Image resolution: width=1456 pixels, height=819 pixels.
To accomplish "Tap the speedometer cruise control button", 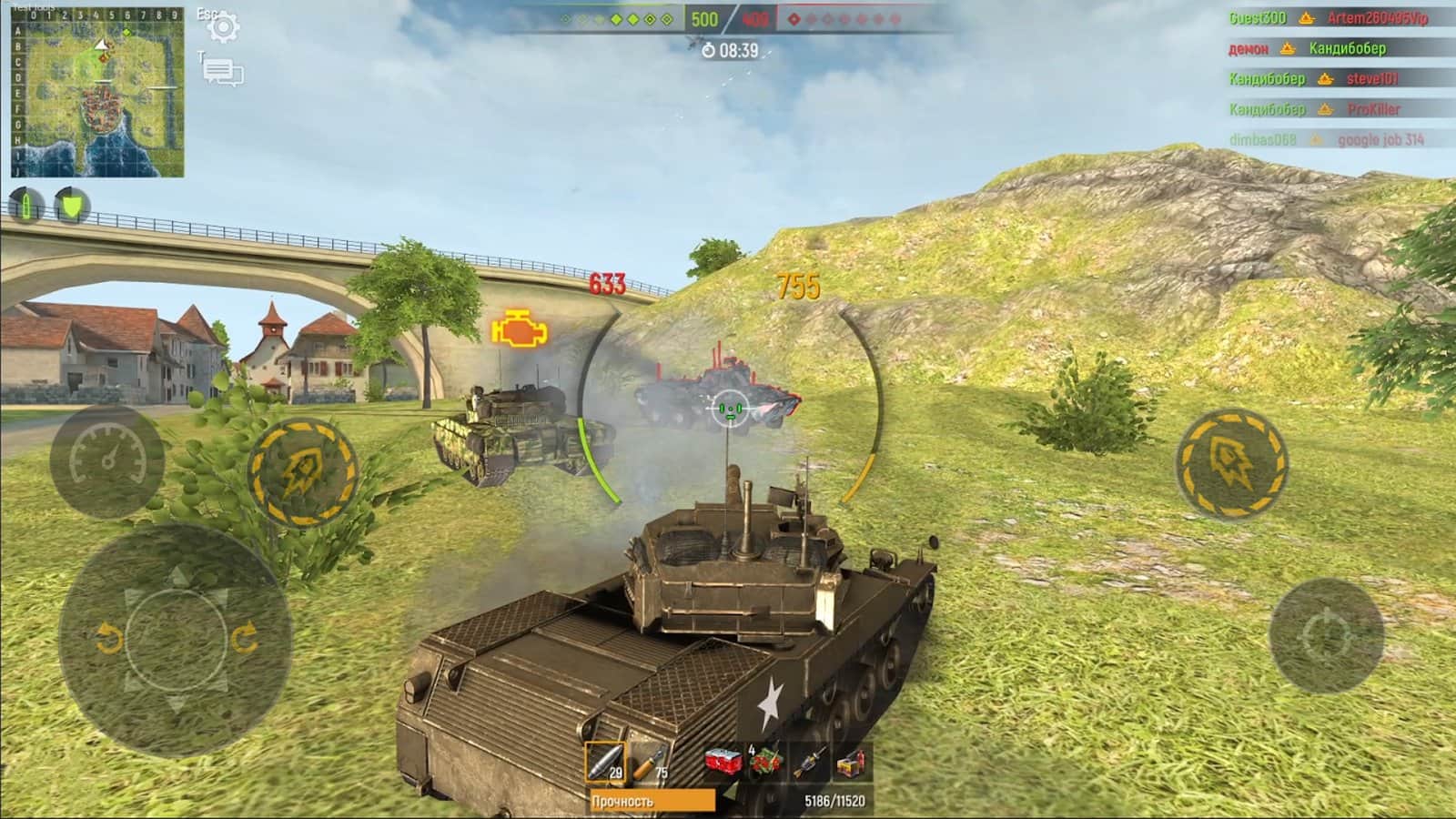I will (x=107, y=460).
